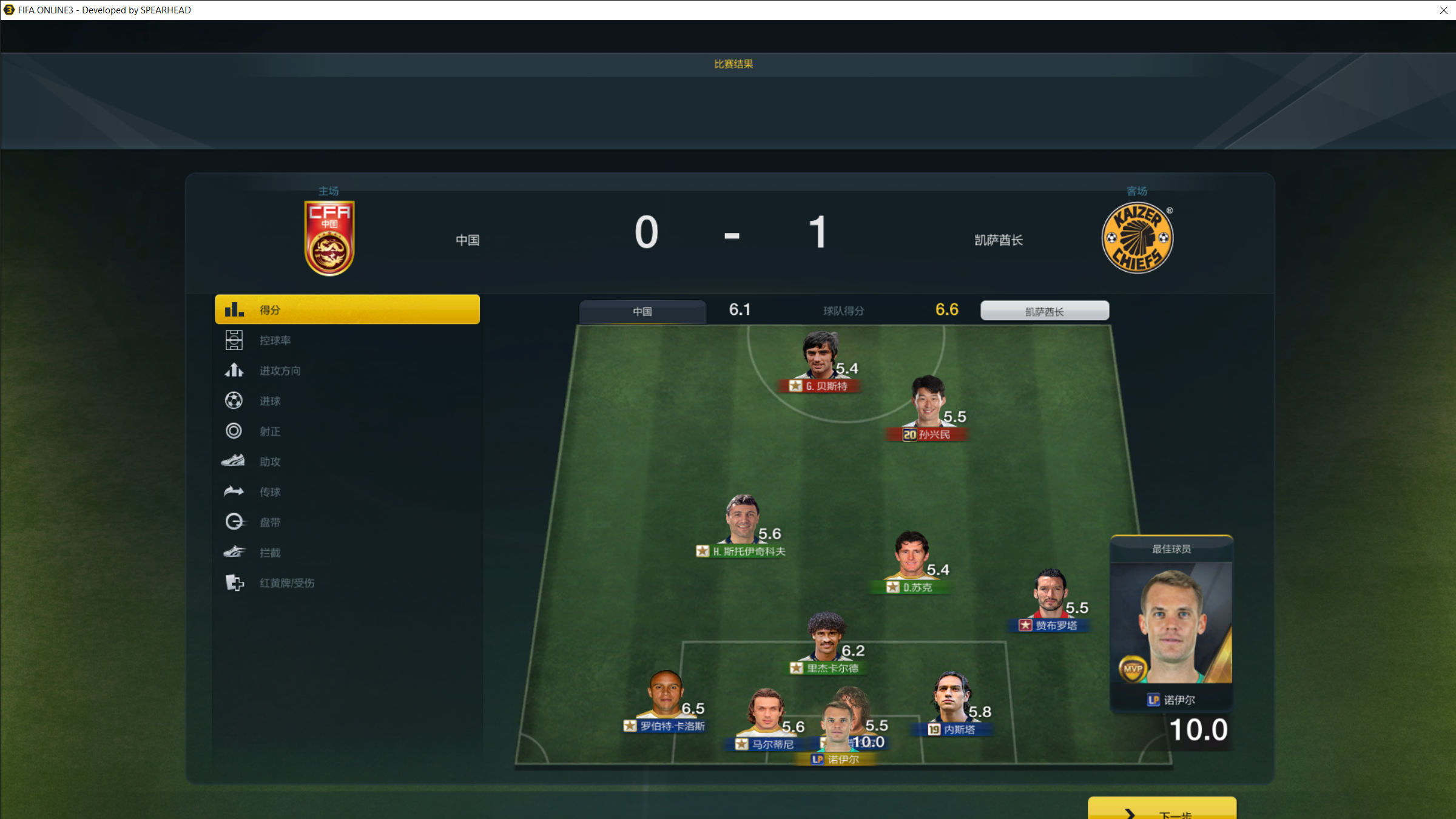Continue with the yellow 下一步 button
This screenshot has height=819, width=1456.
tap(1161, 810)
